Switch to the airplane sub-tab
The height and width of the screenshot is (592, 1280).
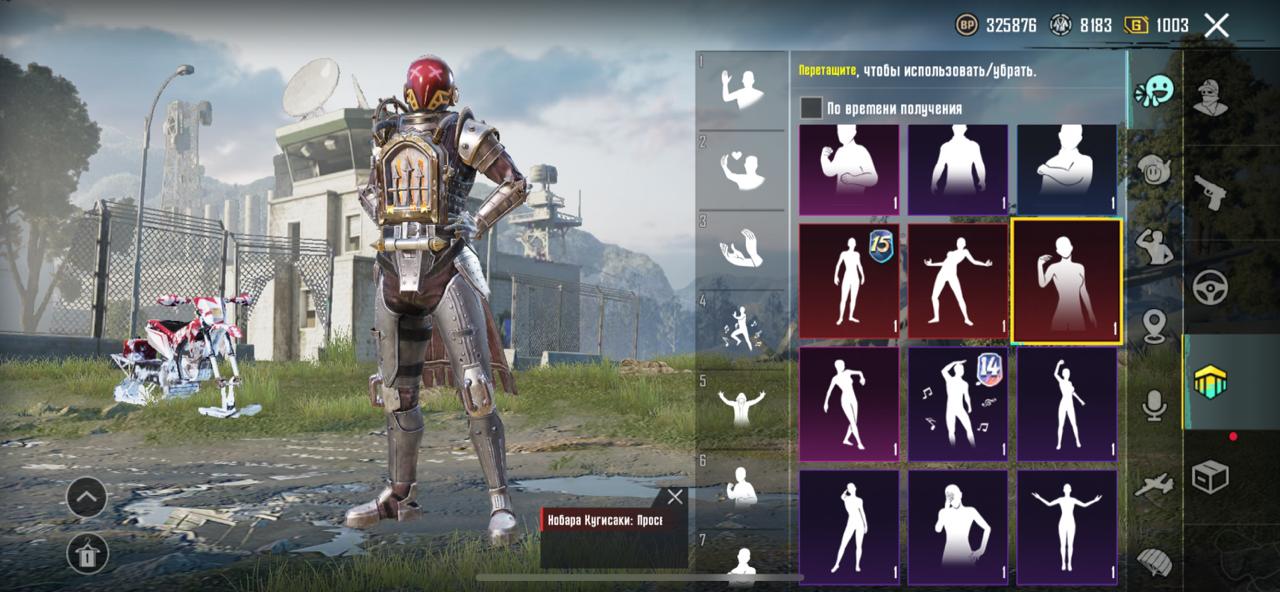tap(1155, 485)
